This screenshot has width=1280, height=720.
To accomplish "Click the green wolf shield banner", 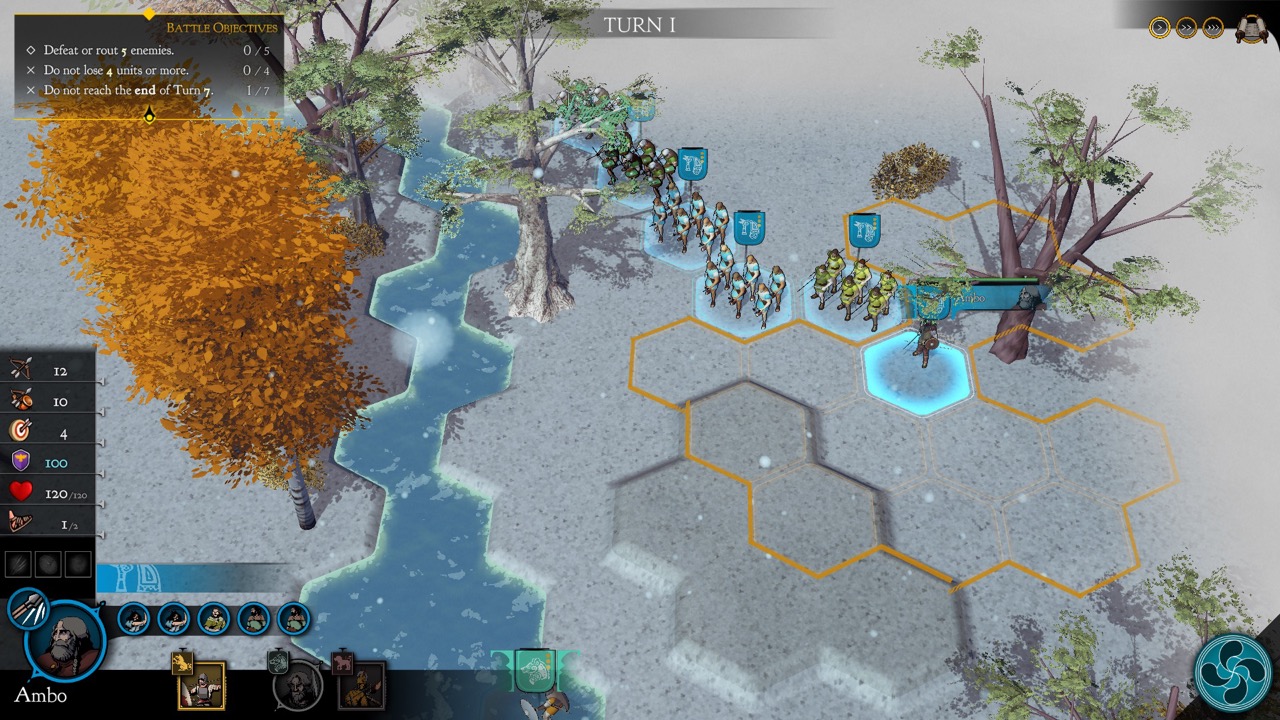I will pyautogui.click(x=534, y=670).
